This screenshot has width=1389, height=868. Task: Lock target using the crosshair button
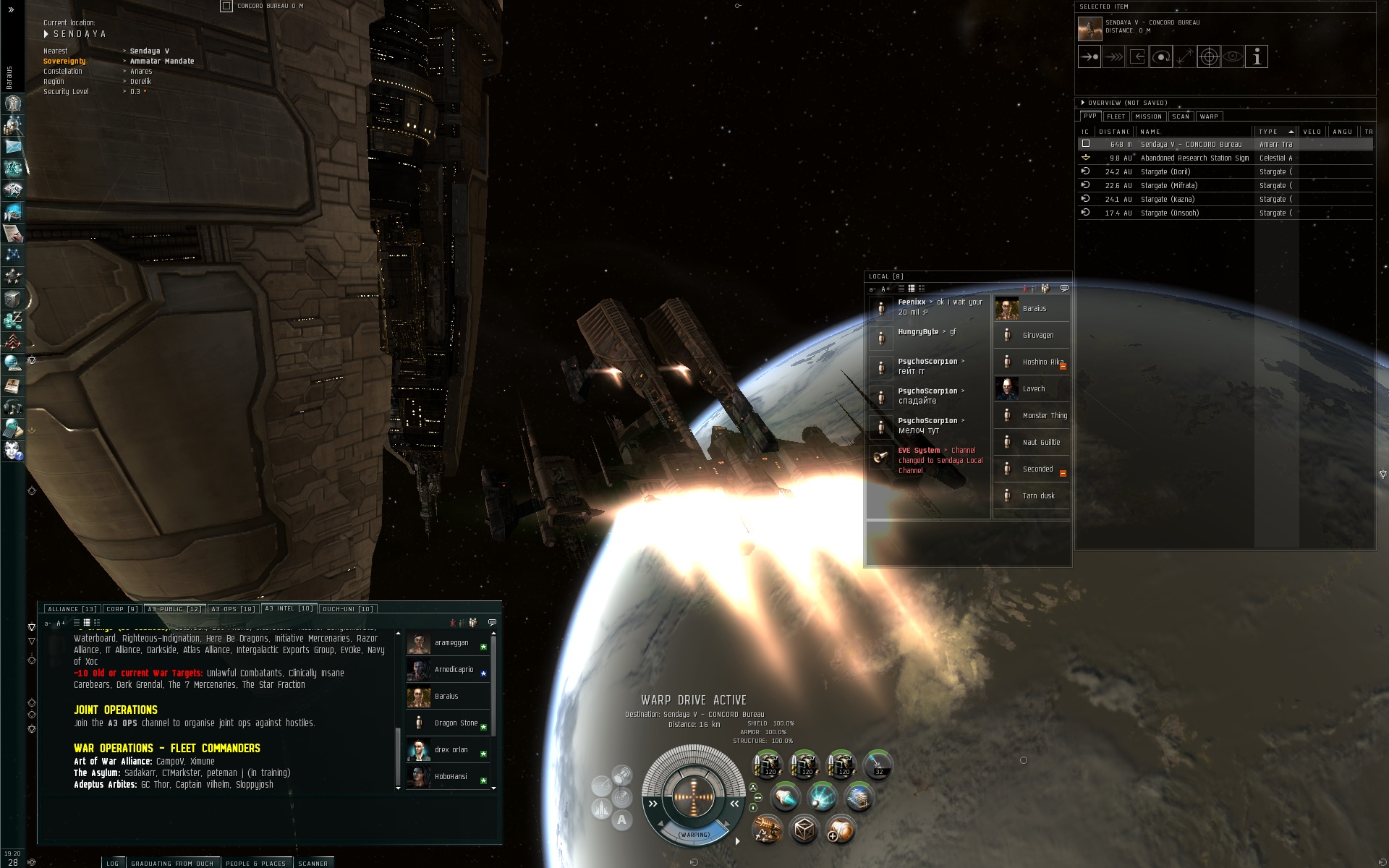click(x=1209, y=56)
